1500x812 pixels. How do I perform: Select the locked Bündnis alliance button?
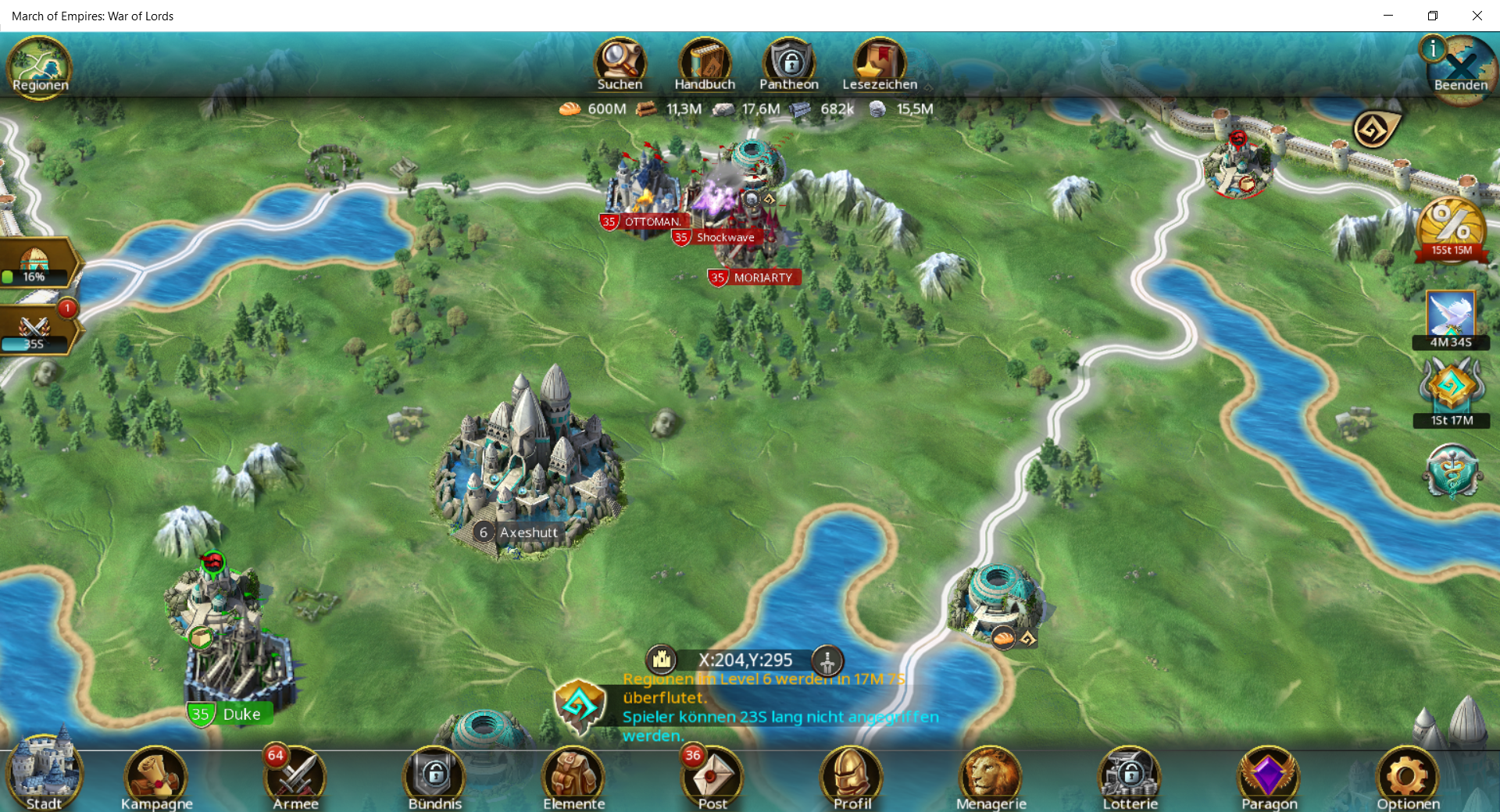tap(435, 777)
